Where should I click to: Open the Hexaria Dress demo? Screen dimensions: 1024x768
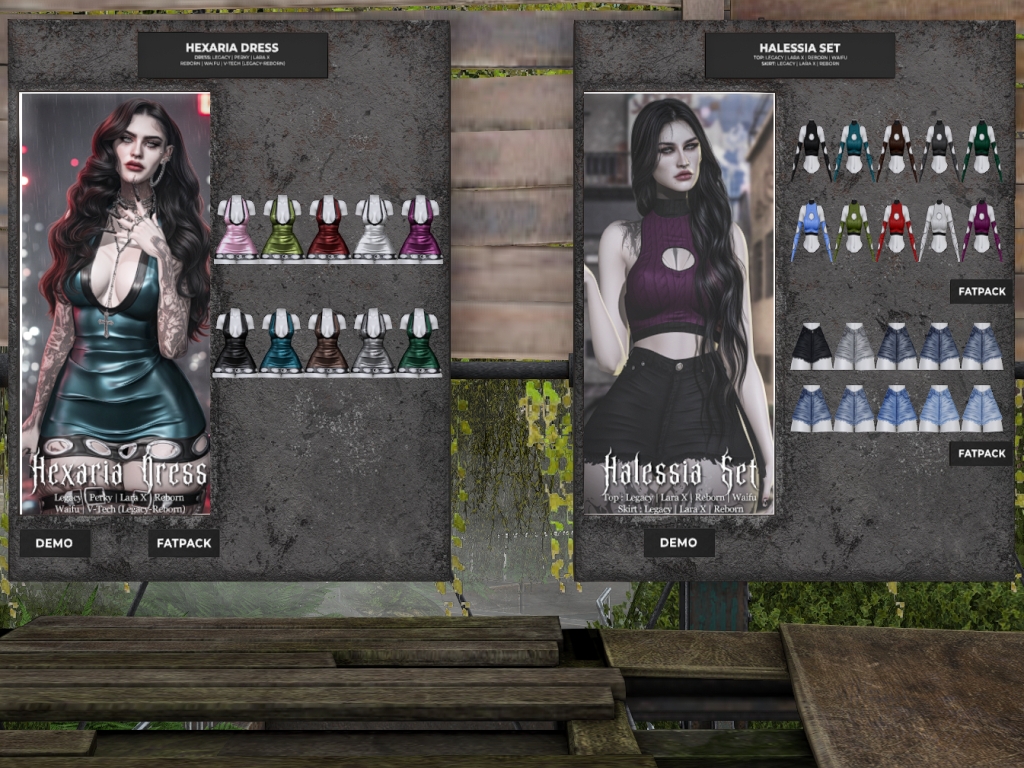[x=55, y=543]
